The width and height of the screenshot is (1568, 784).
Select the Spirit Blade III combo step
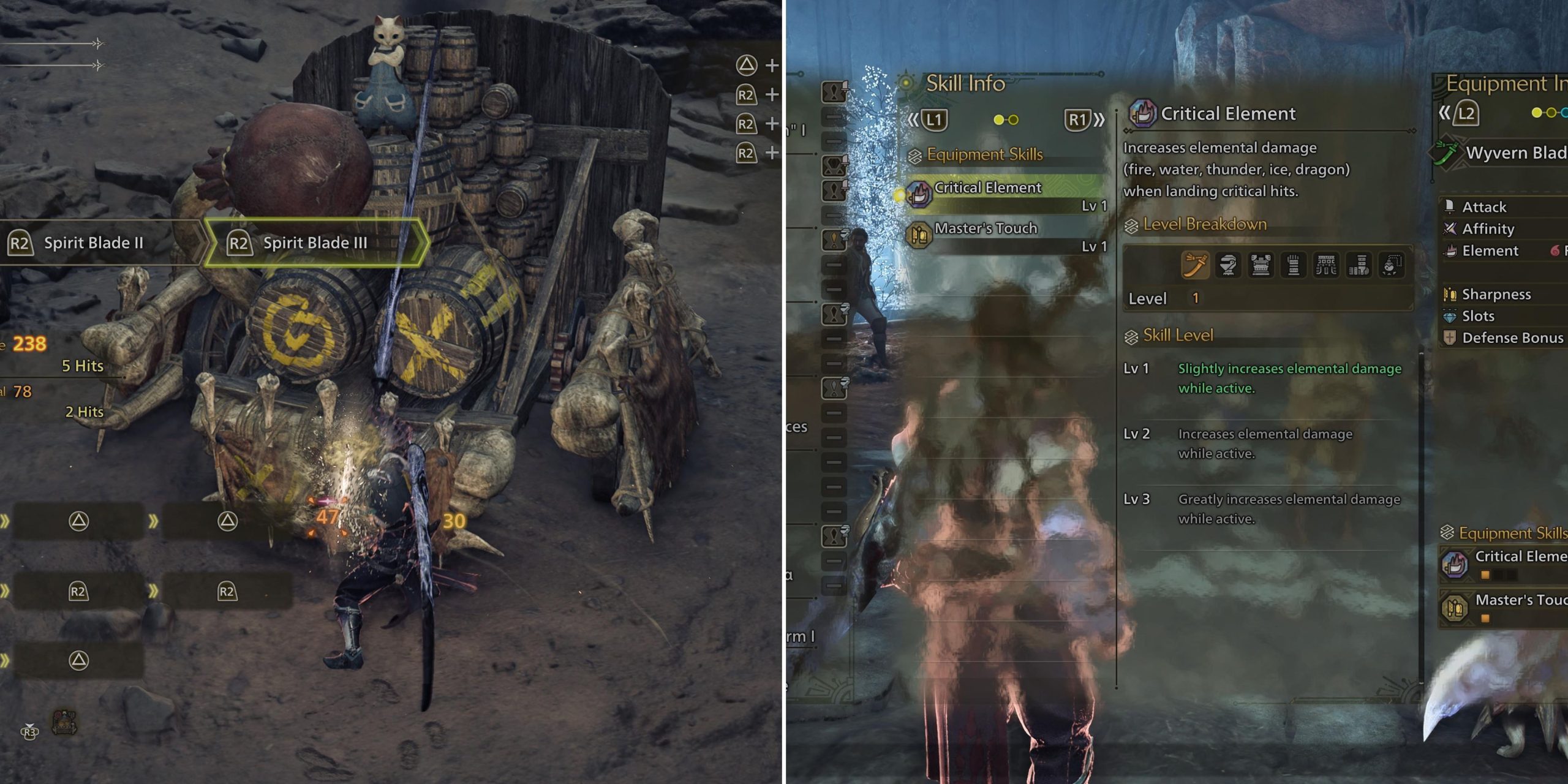314,243
